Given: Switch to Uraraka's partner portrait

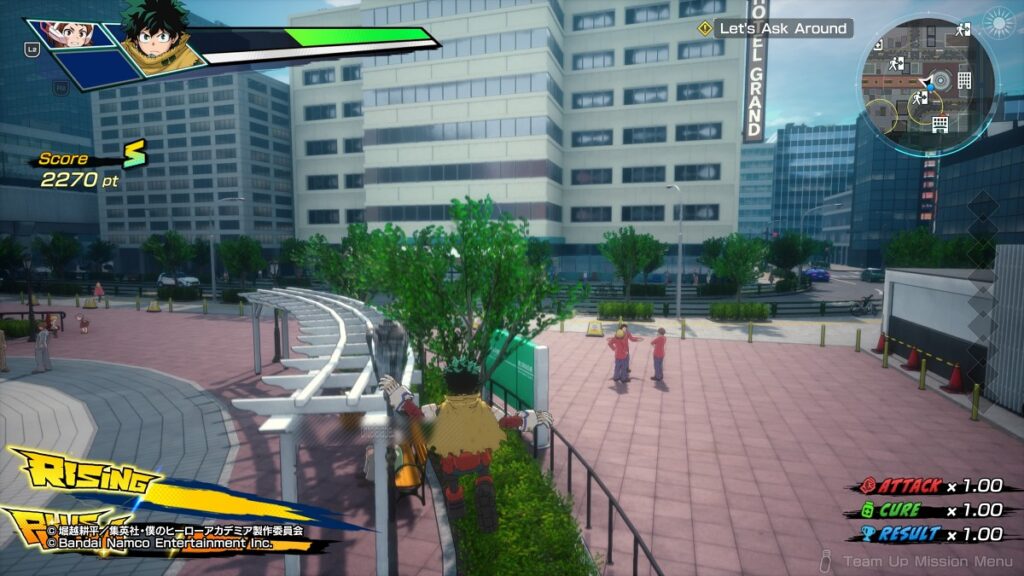Looking at the screenshot, I should click(68, 36).
